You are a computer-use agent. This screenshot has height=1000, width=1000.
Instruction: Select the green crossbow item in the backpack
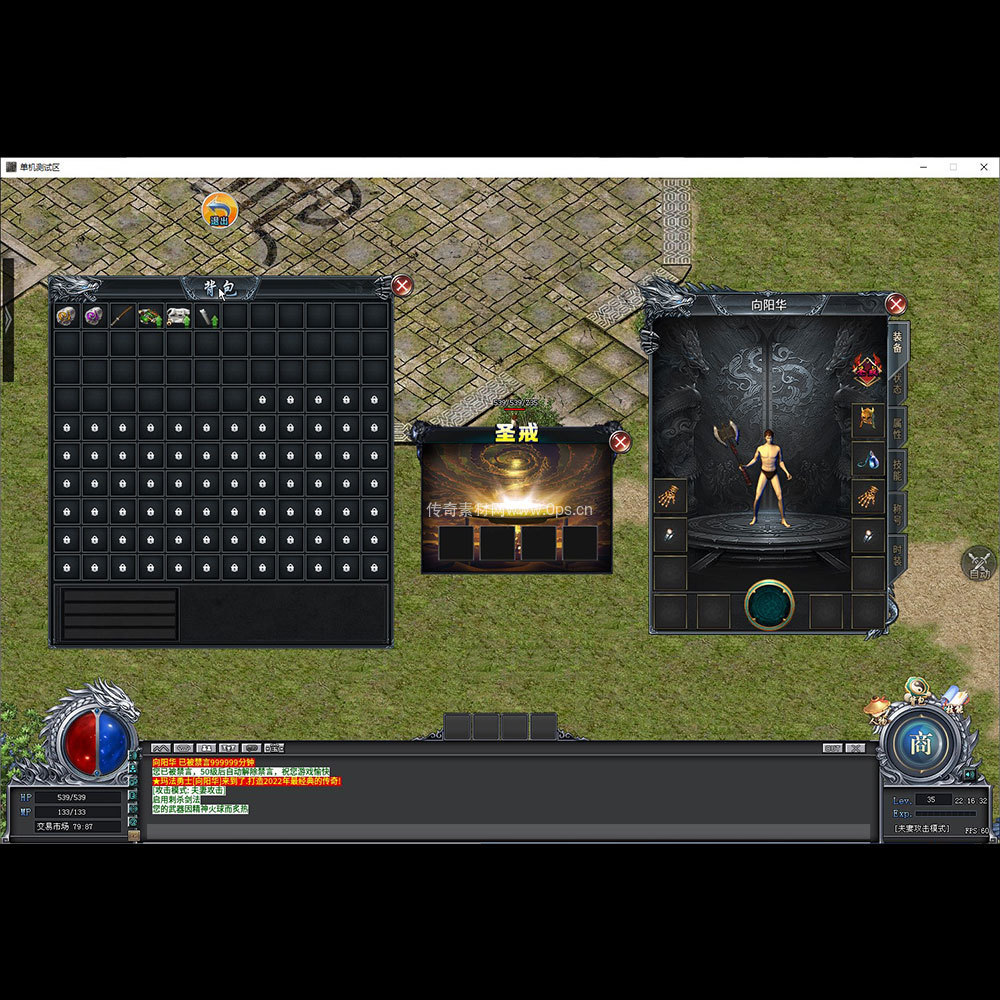click(150, 316)
